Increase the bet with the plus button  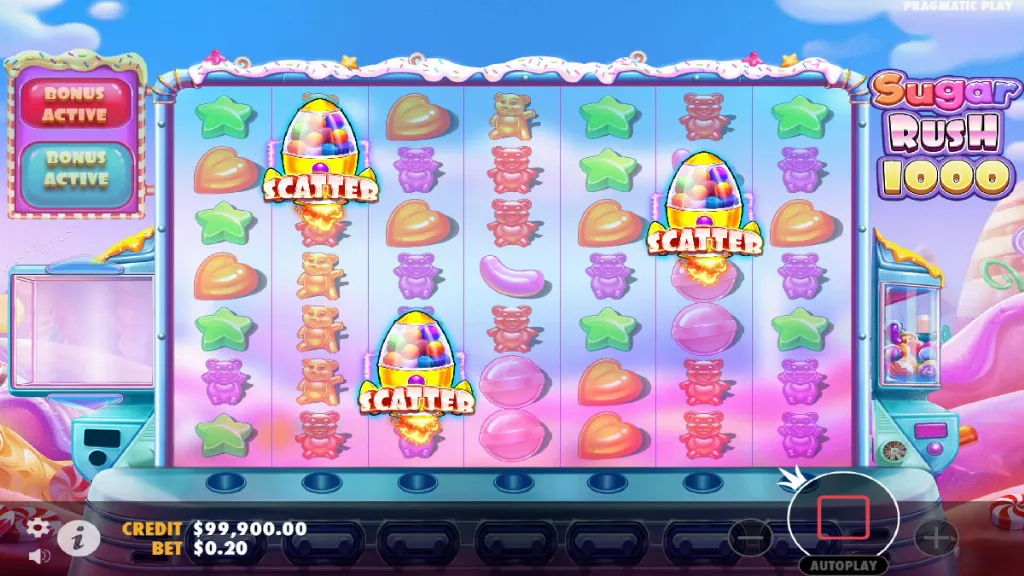pyautogui.click(x=936, y=539)
